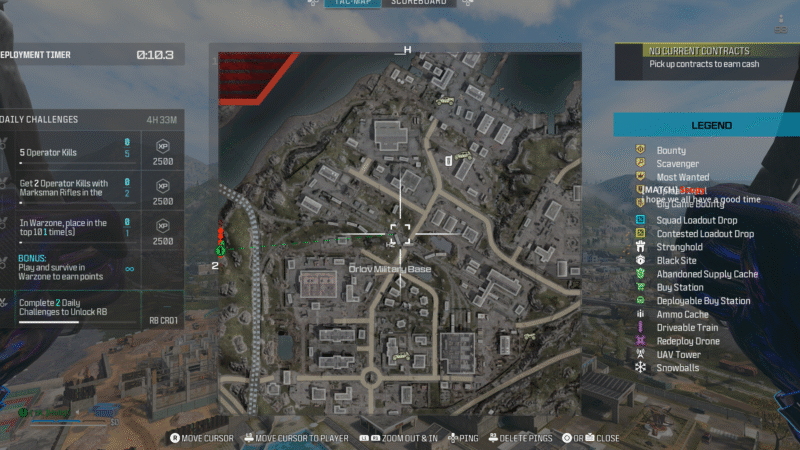Select the Stronghold legend entry

tap(679, 247)
